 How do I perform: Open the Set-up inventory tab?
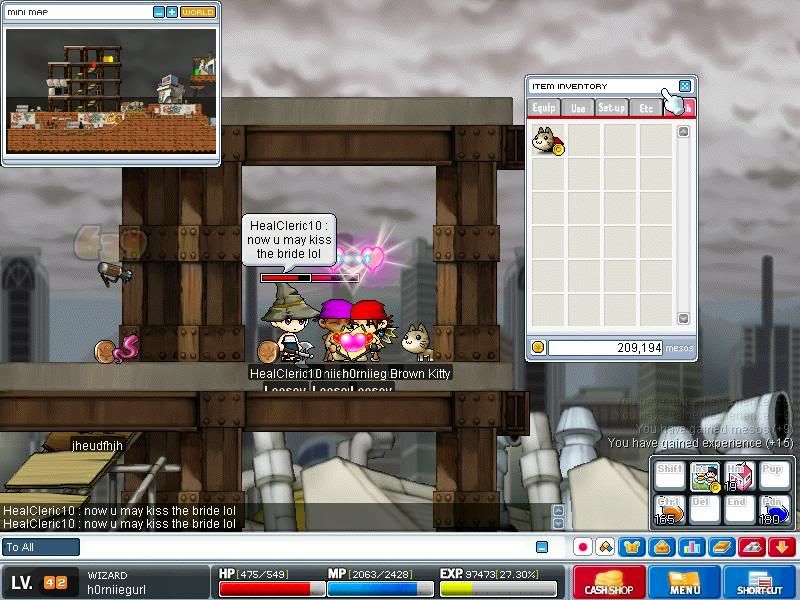611,108
